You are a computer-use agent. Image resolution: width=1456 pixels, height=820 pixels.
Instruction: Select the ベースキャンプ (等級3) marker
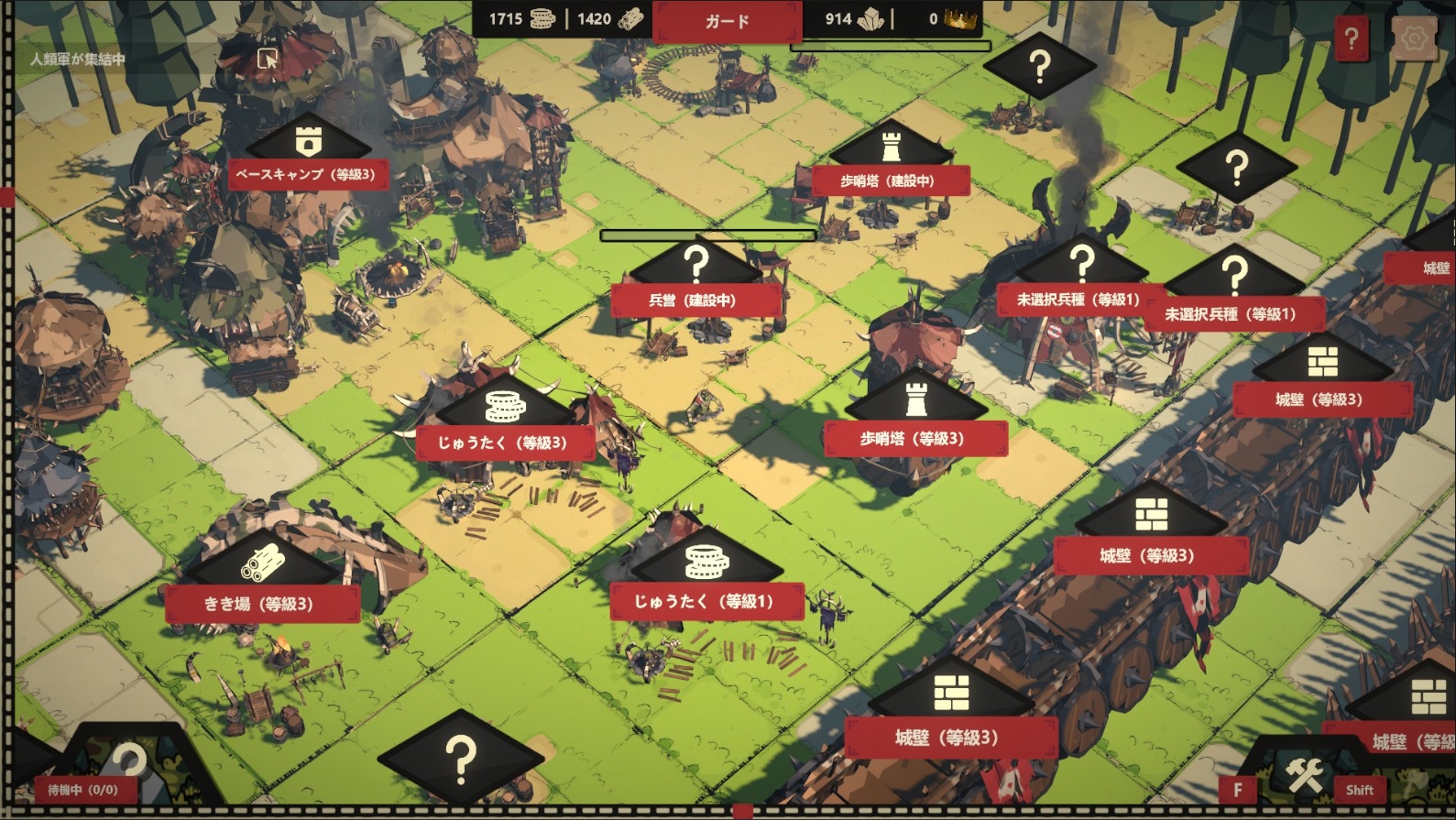coord(307,174)
